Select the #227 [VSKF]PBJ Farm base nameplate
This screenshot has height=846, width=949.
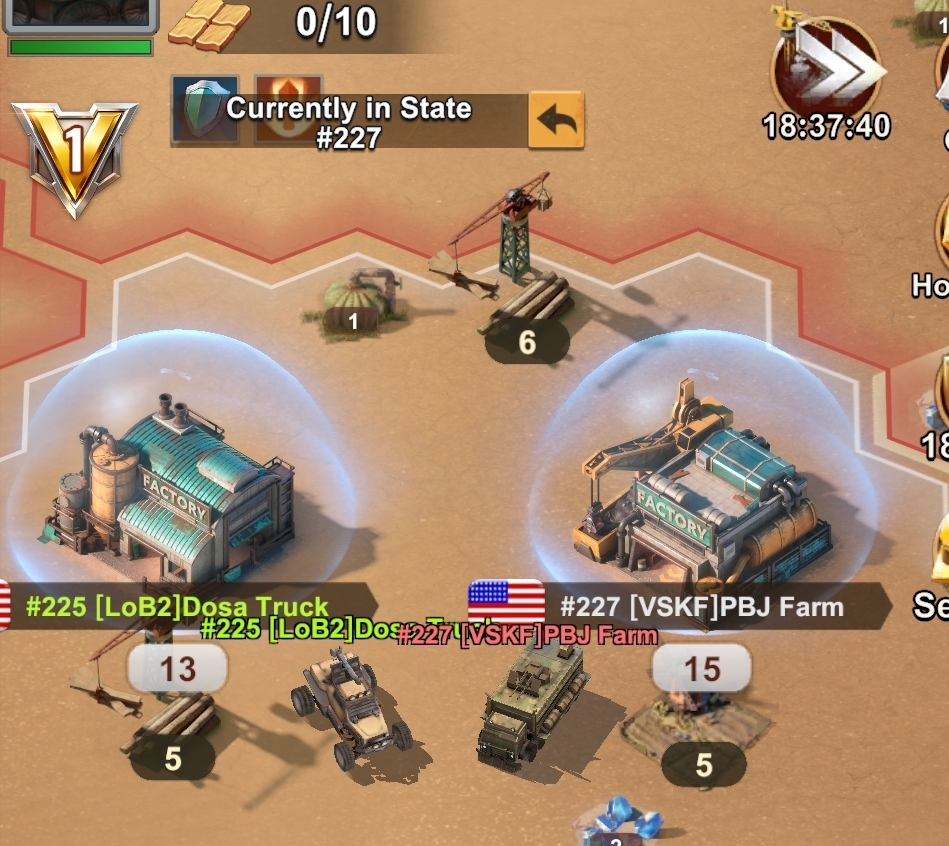pos(700,606)
